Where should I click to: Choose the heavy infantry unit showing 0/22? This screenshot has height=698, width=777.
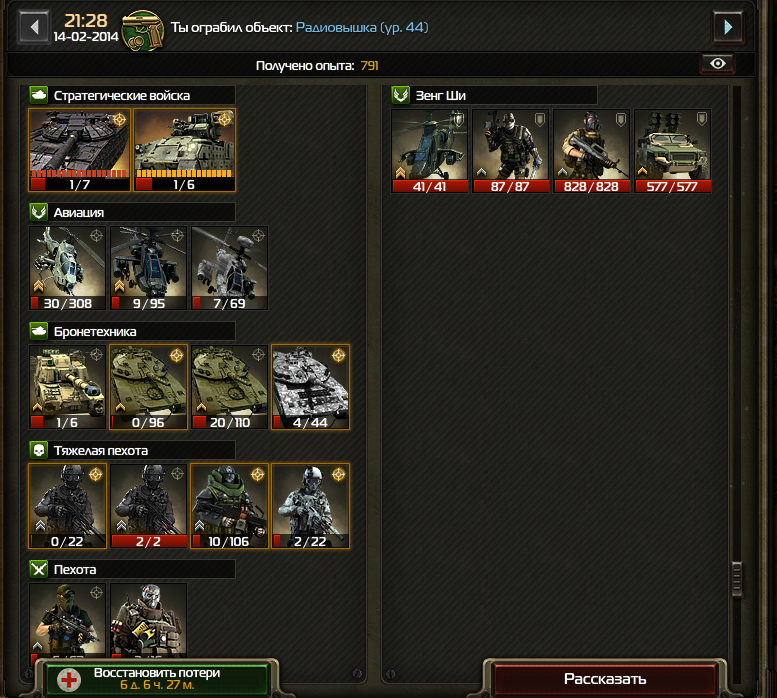pos(67,505)
